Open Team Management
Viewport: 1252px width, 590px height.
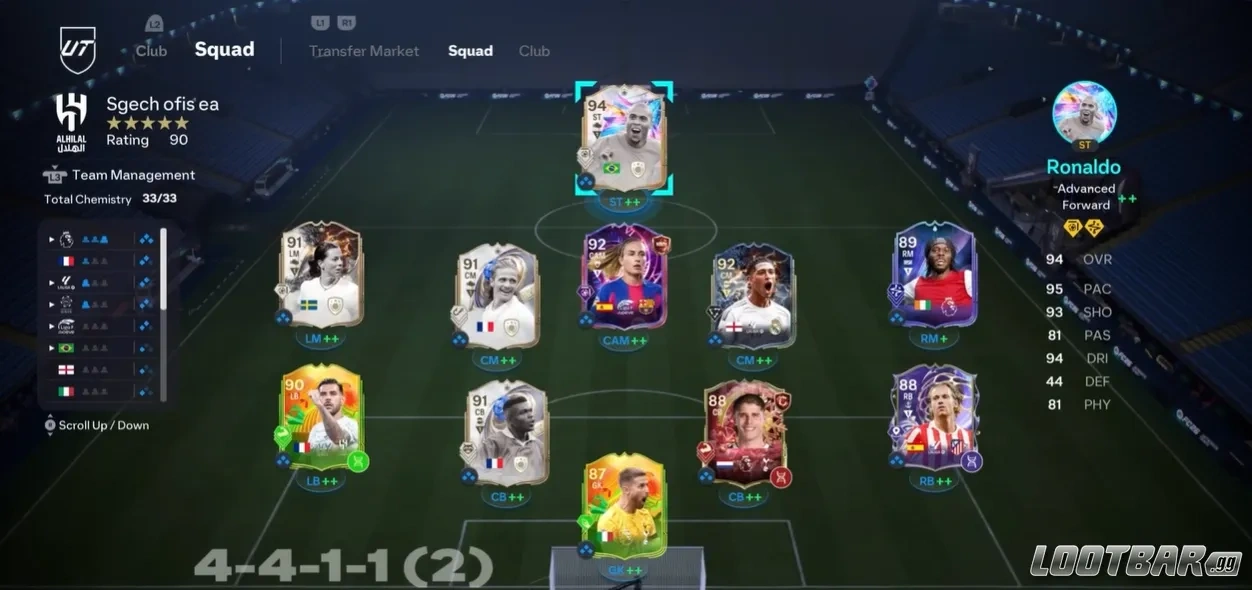coord(133,175)
